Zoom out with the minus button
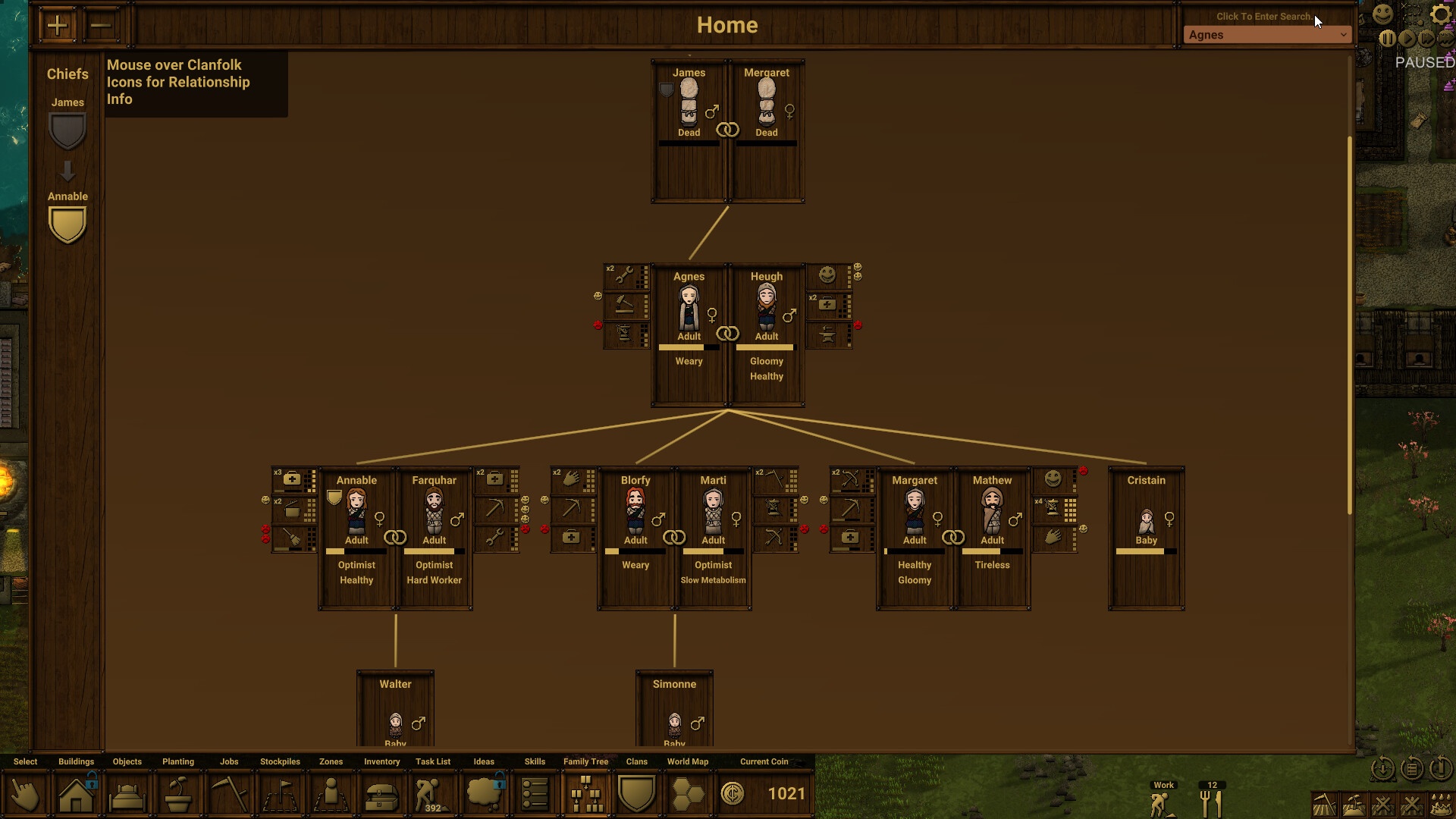 tap(100, 26)
